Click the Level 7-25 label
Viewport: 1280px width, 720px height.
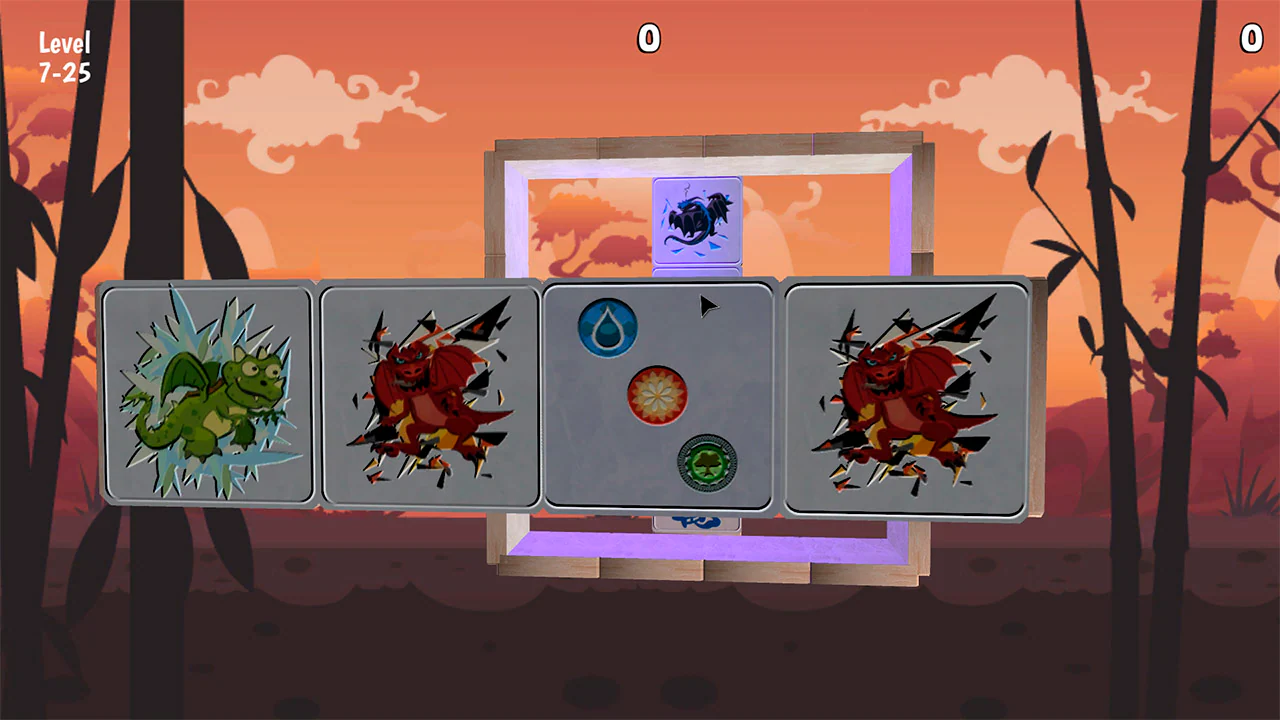64,55
